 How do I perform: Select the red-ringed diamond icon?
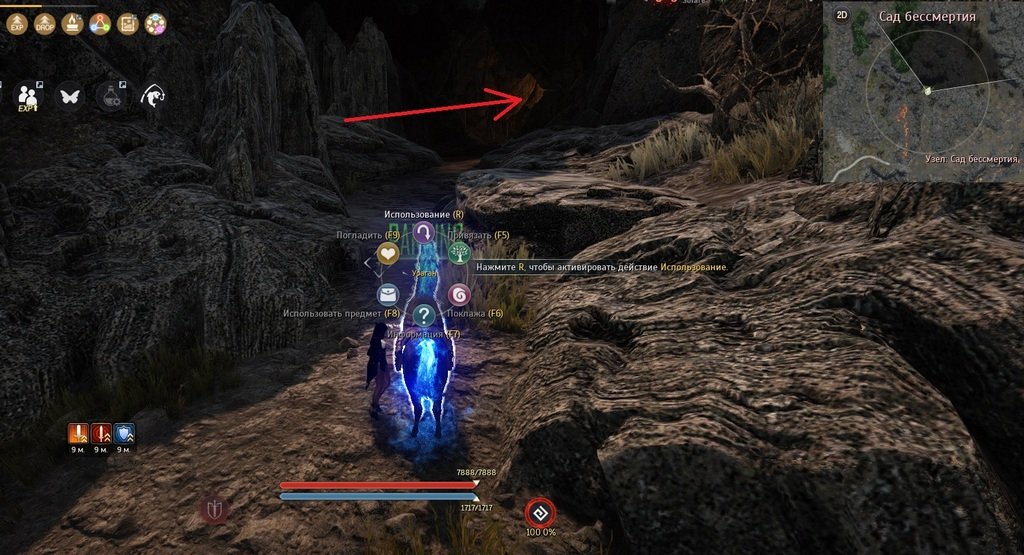540,513
